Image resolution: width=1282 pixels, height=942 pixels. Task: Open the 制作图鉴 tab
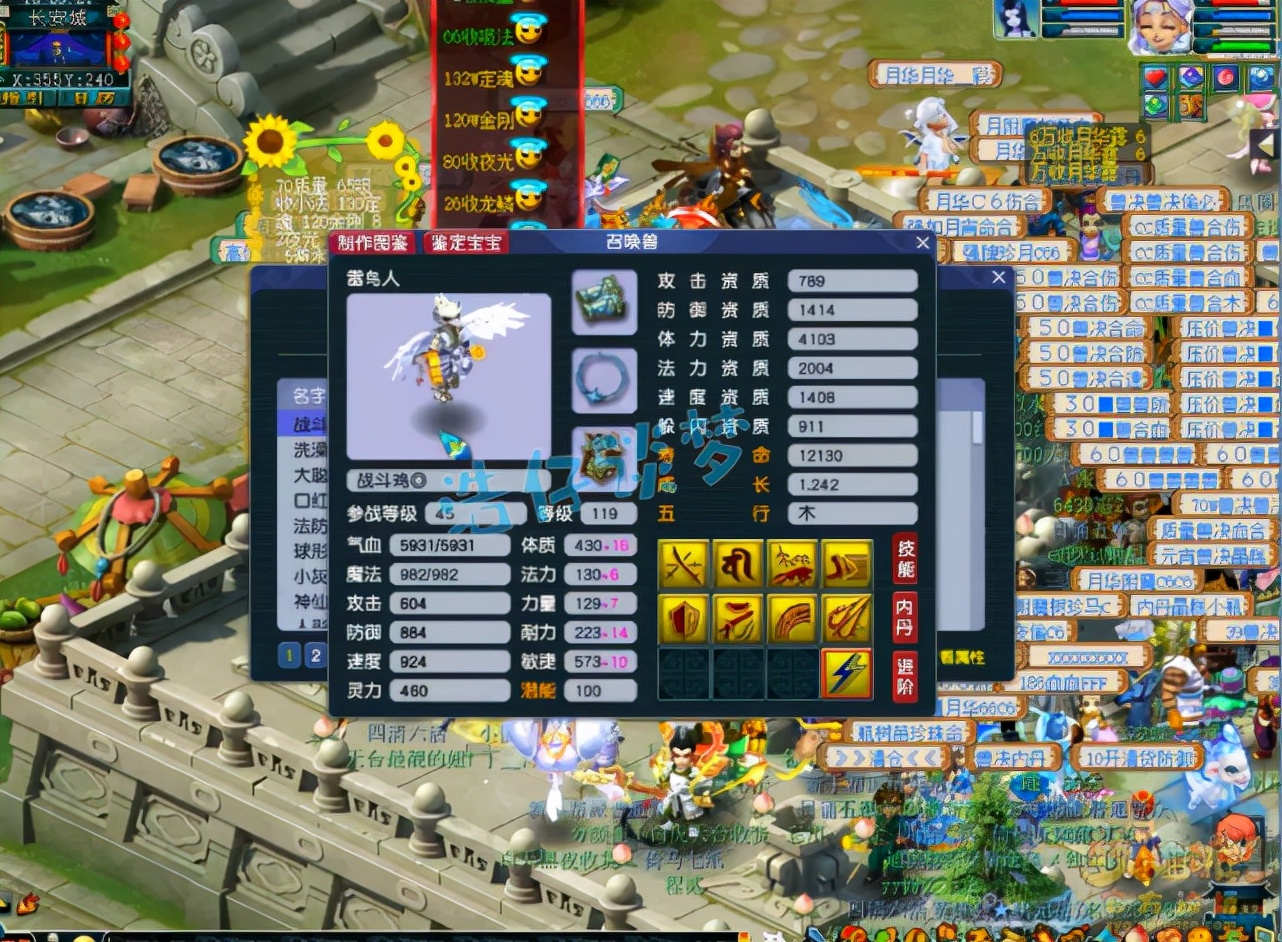[x=372, y=243]
